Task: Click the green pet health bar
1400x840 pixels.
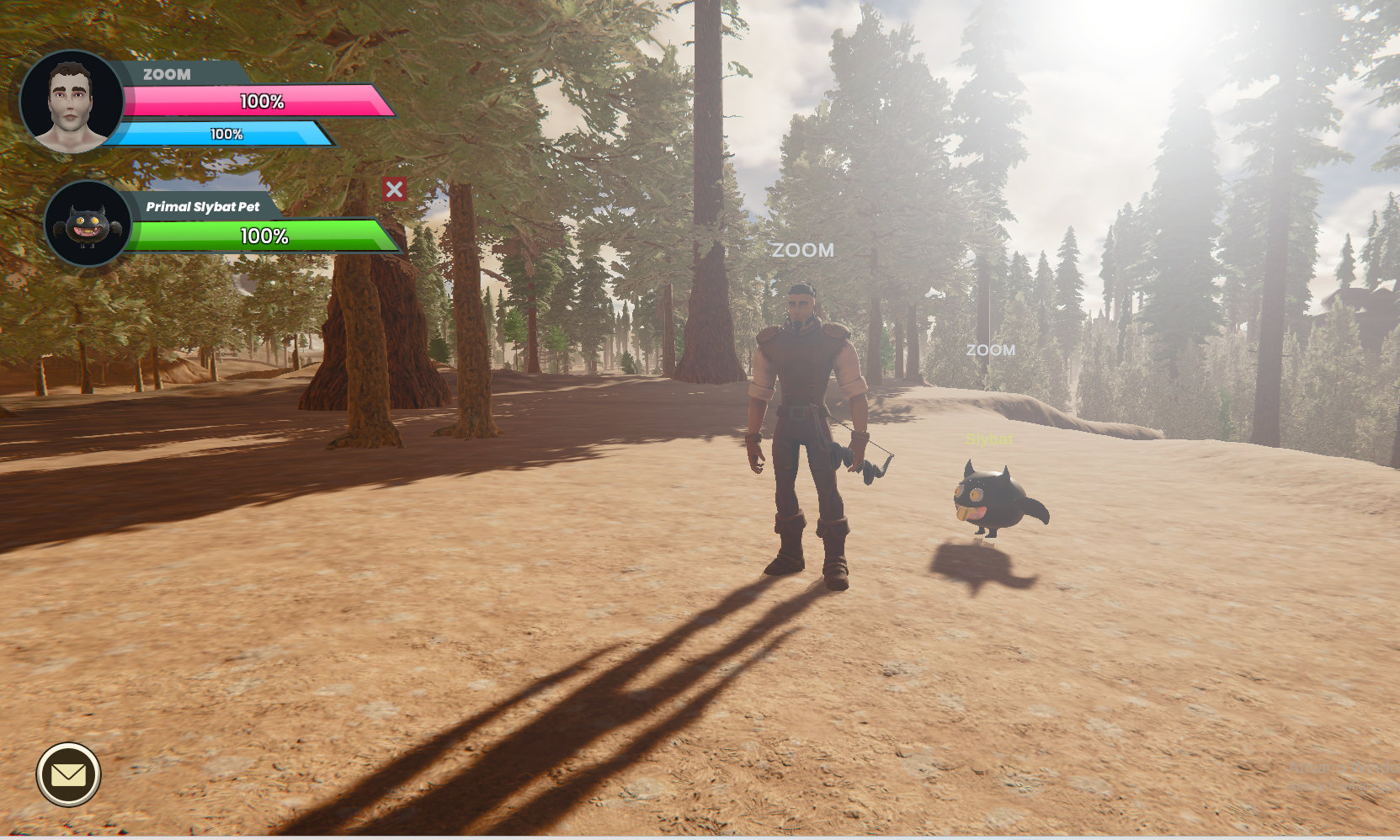Action: [263, 237]
